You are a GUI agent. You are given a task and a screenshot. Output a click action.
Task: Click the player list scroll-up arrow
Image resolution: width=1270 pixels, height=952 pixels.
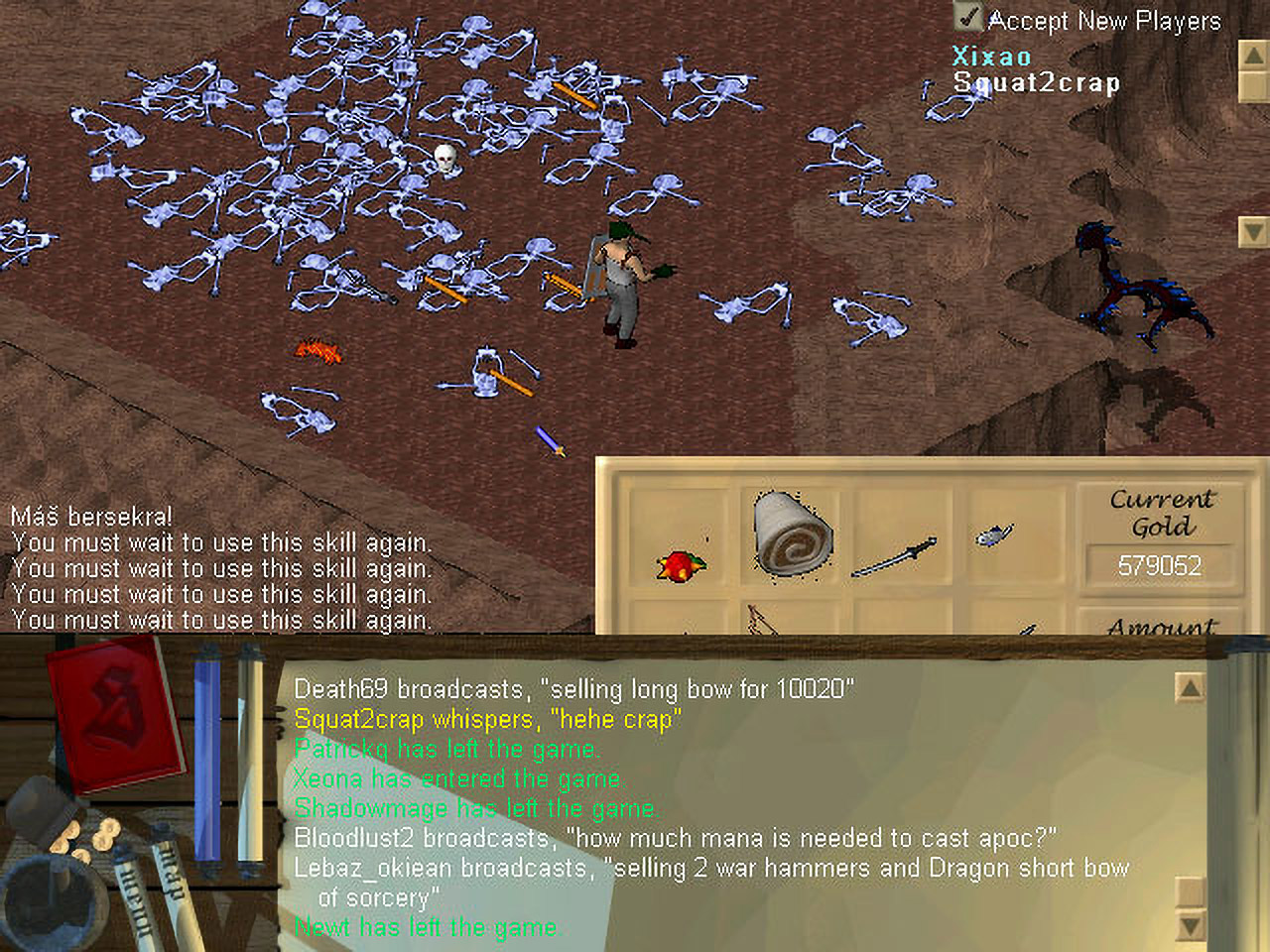[1253, 56]
